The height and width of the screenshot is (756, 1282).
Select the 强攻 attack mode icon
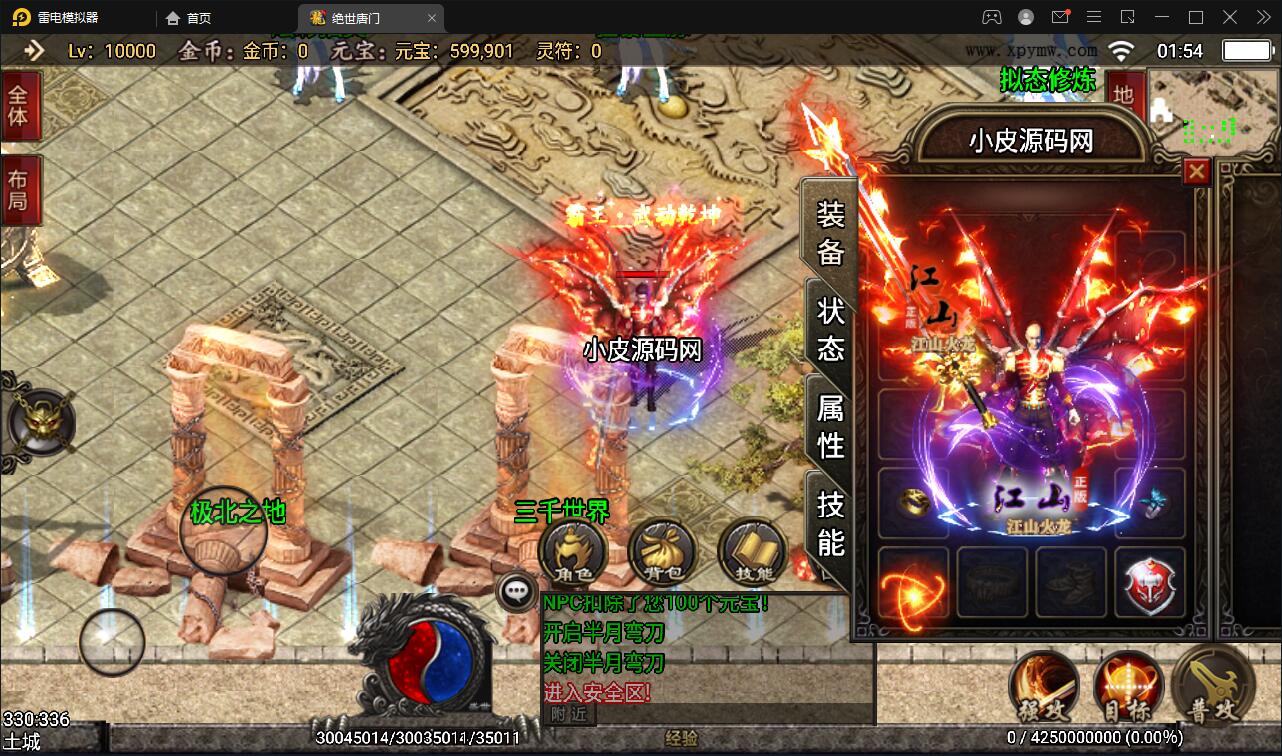click(x=1044, y=690)
